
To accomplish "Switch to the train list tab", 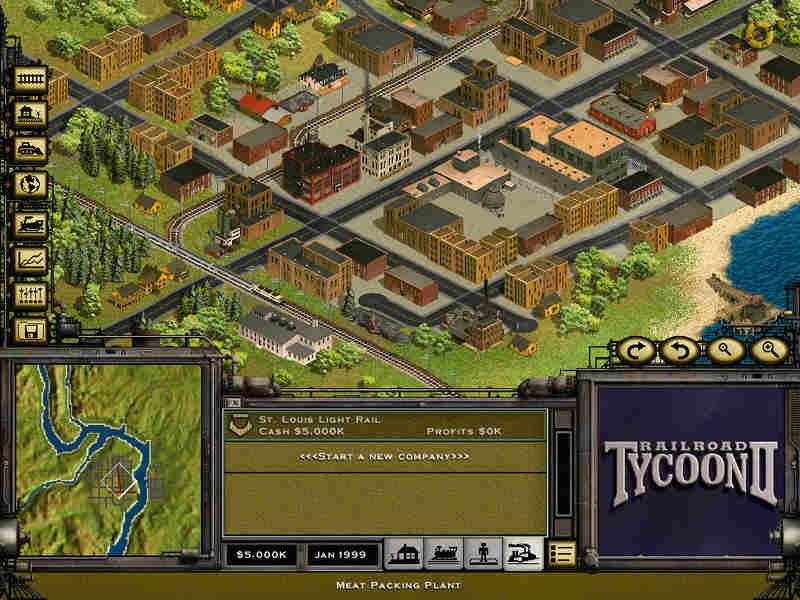I will (x=443, y=553).
